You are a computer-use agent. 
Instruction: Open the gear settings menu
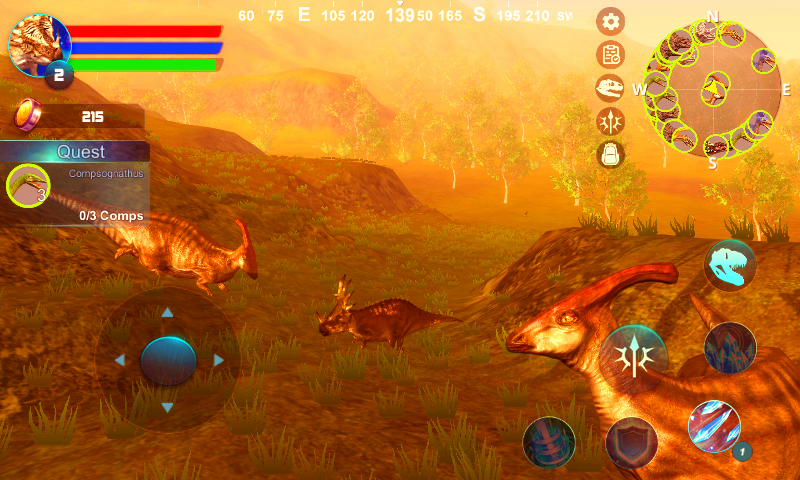tap(610, 21)
